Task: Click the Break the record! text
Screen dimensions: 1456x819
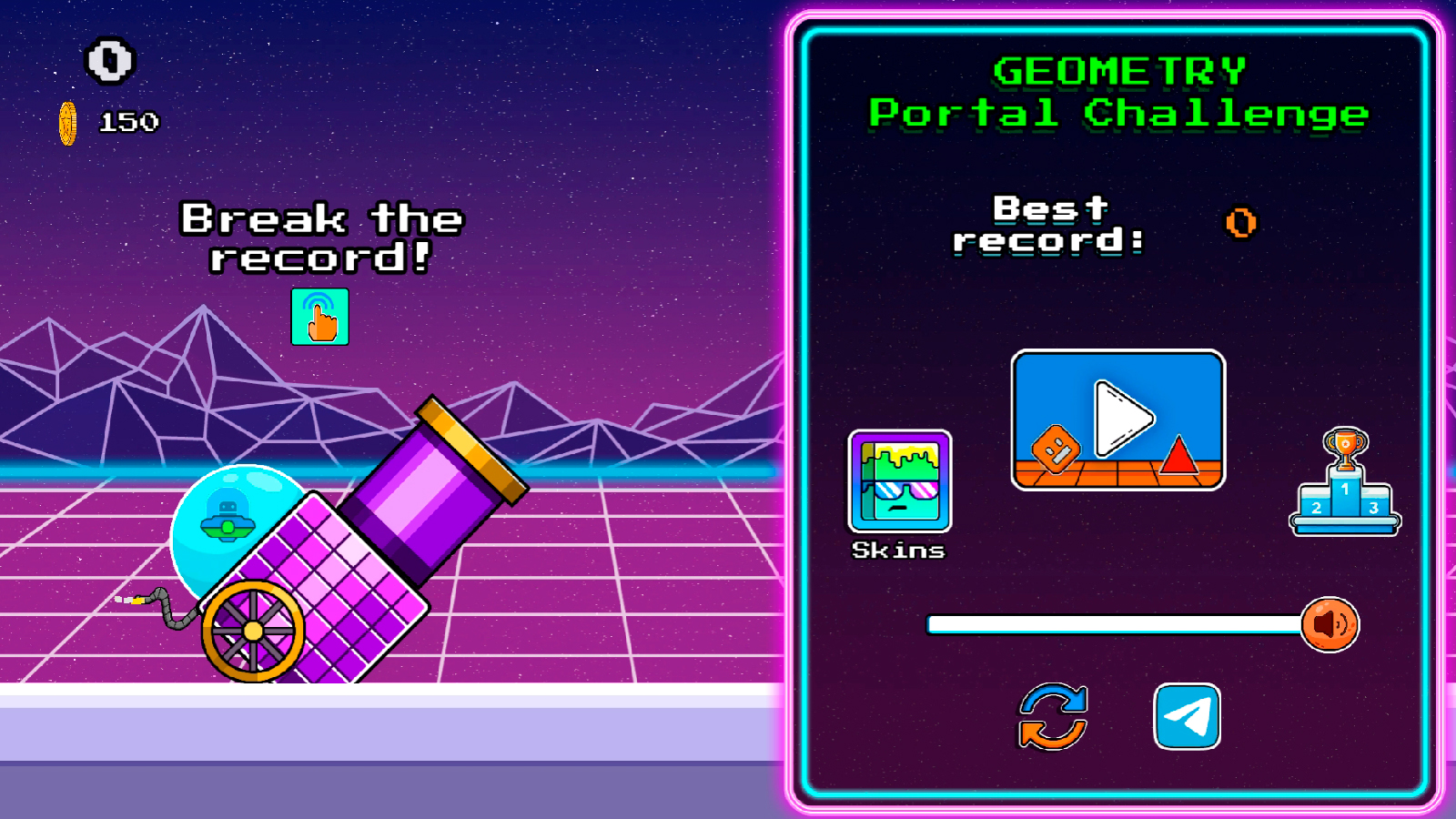Action: pyautogui.click(x=321, y=237)
